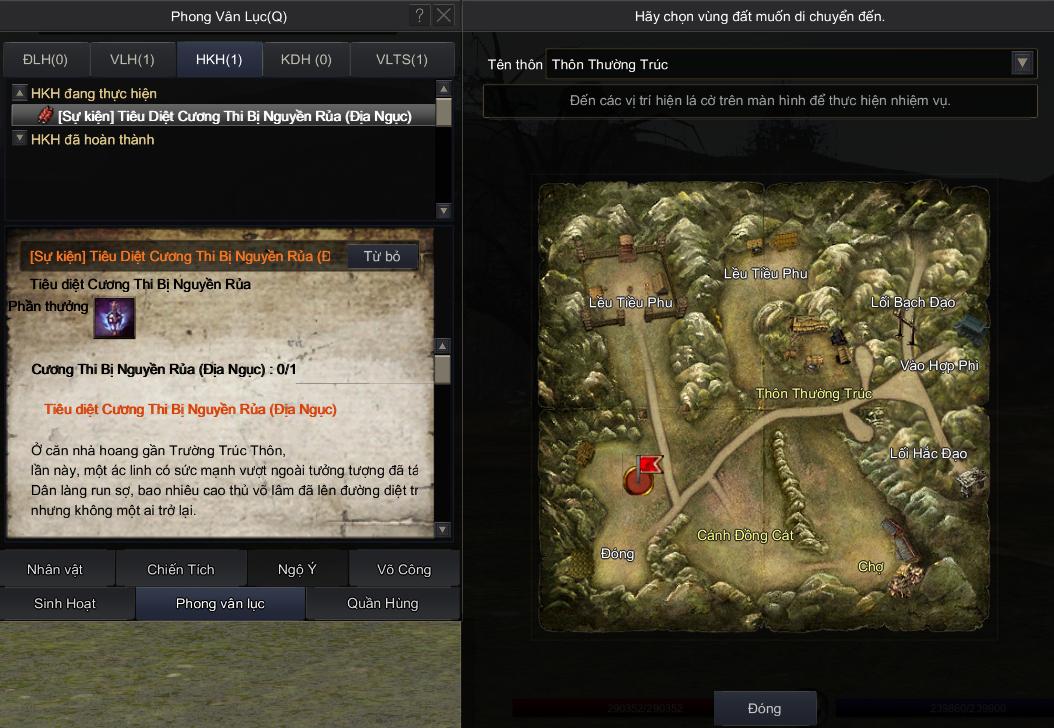Open the help question mark button
The height and width of the screenshot is (728, 1054).
420,15
